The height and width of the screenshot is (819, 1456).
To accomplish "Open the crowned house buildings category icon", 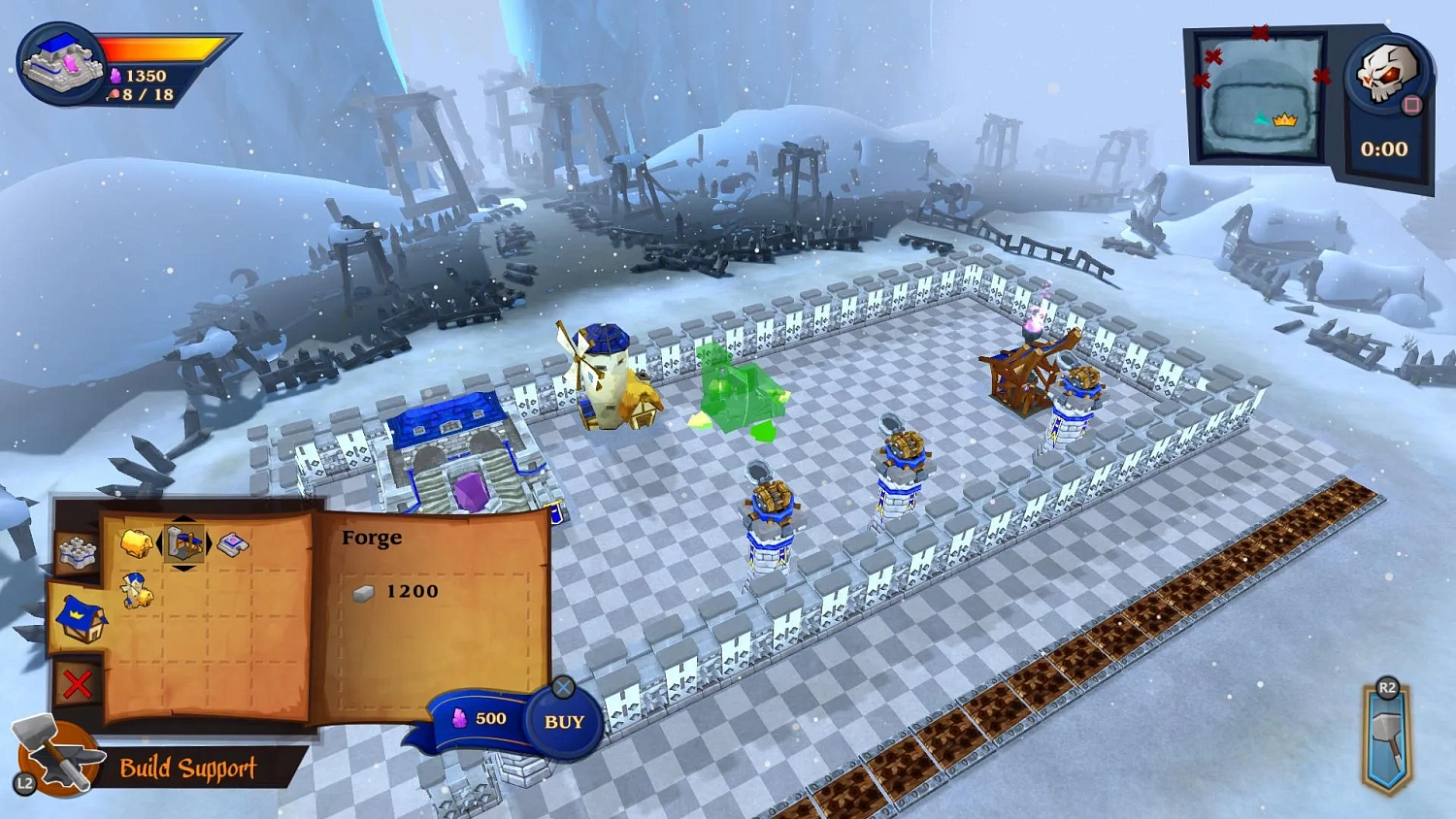I will (83, 620).
